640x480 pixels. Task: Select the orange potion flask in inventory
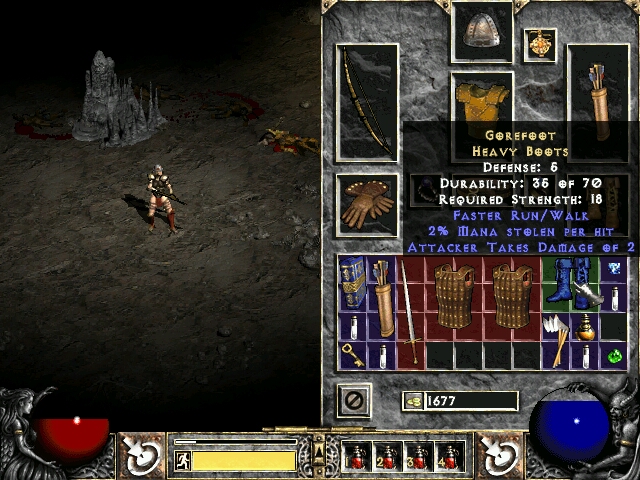tap(584, 326)
